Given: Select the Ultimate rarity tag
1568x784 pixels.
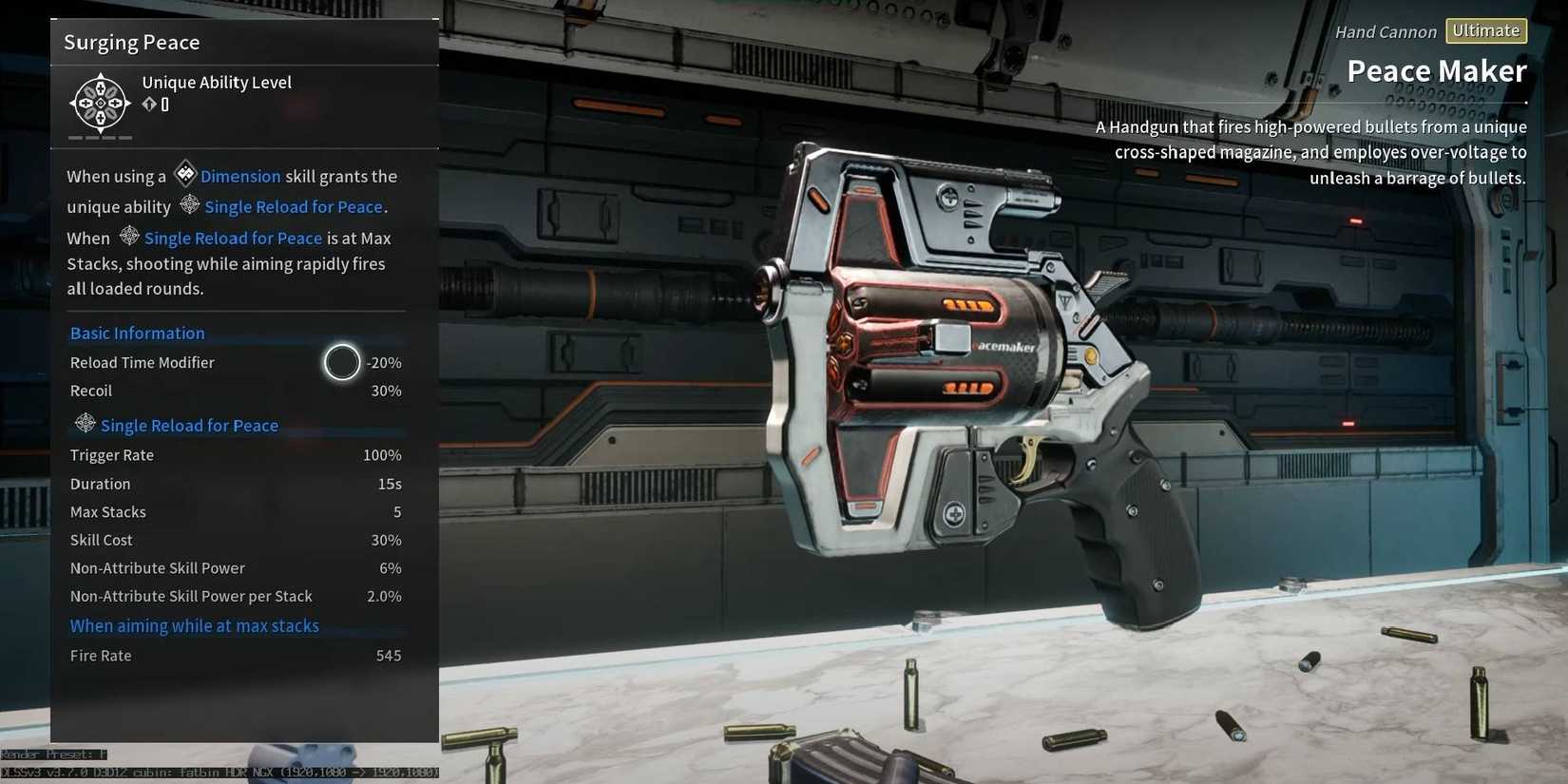Looking at the screenshot, I should [1485, 31].
